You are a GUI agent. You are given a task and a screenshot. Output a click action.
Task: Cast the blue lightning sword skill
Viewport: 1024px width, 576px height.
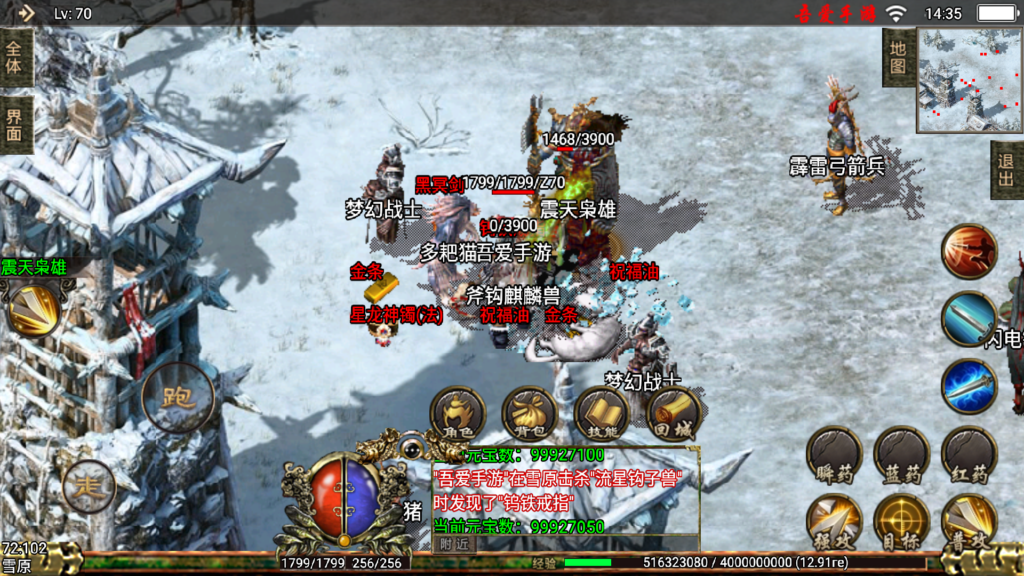(969, 386)
